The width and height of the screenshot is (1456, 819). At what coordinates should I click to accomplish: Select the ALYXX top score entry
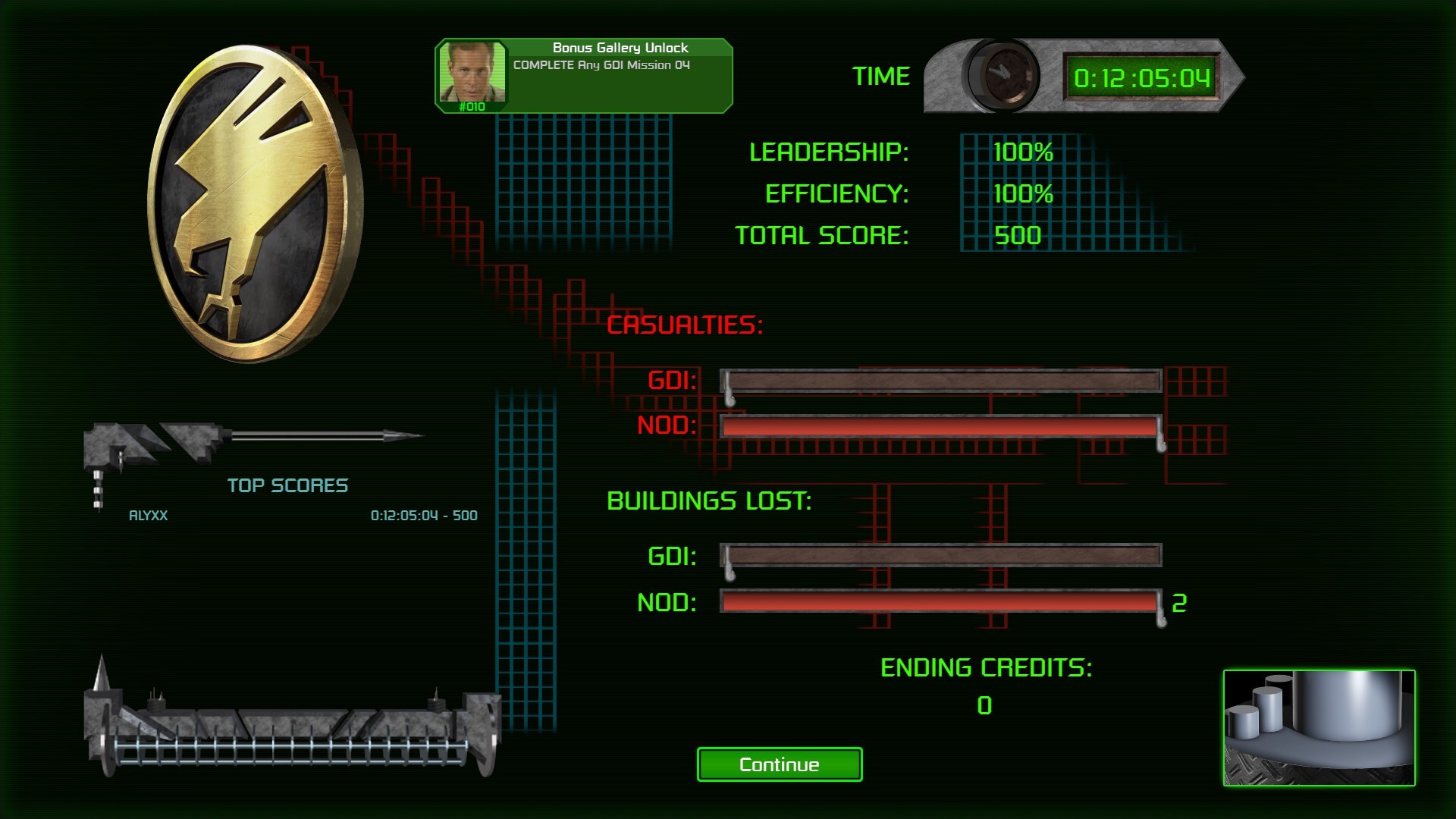pyautogui.click(x=302, y=516)
